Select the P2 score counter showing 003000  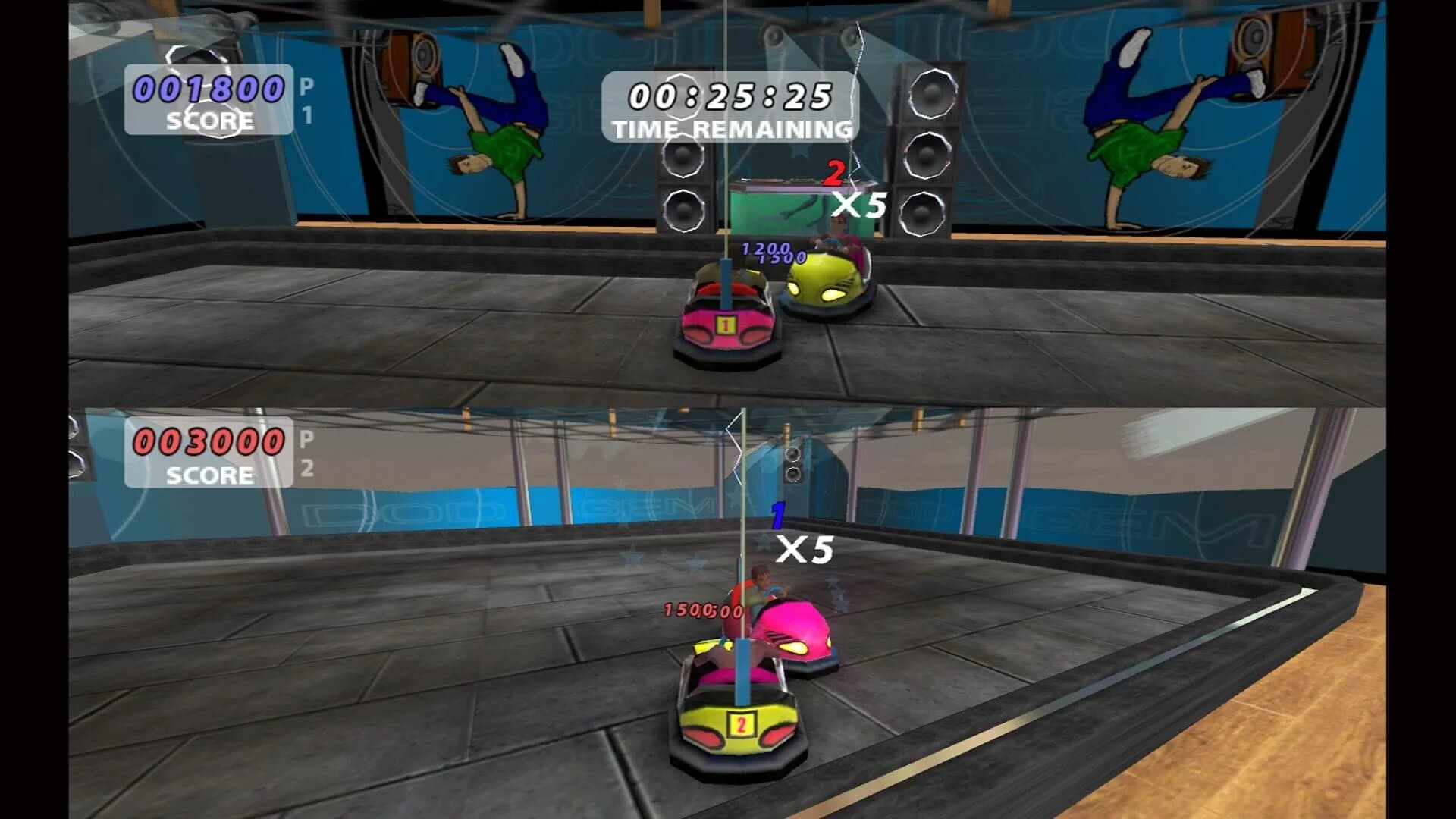(206, 444)
